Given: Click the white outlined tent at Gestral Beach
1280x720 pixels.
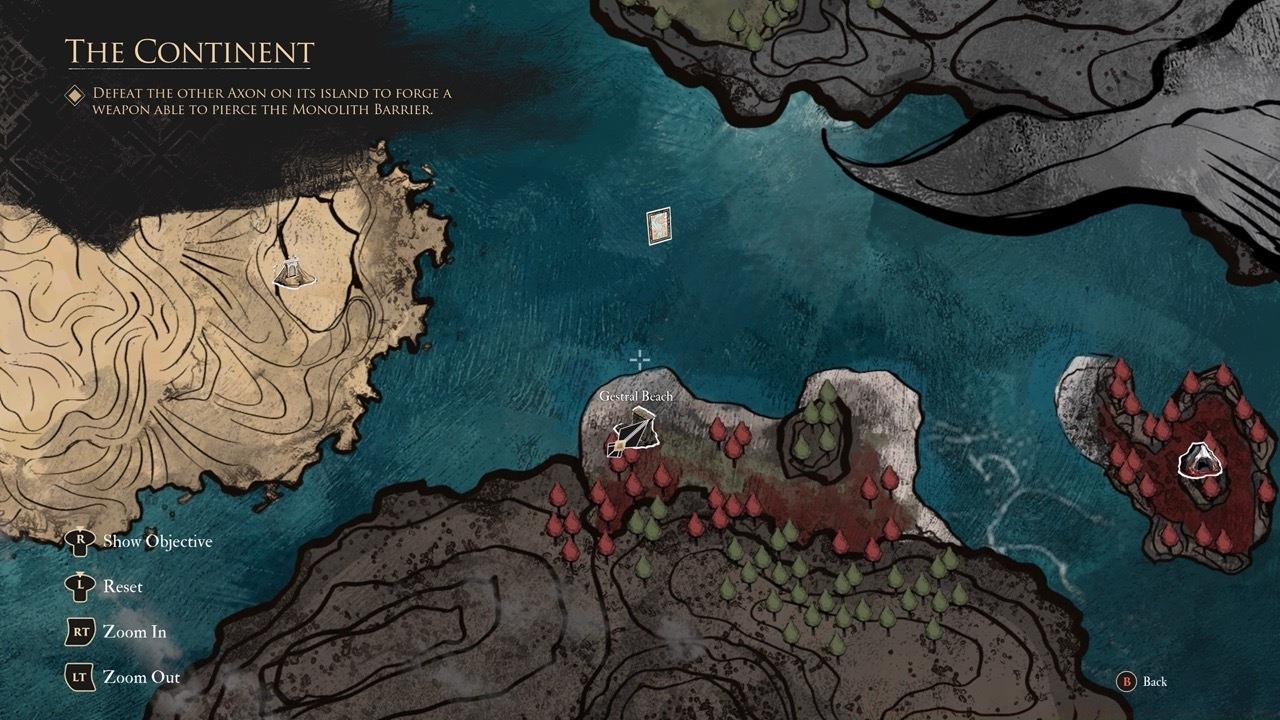Looking at the screenshot, I should 632,434.
